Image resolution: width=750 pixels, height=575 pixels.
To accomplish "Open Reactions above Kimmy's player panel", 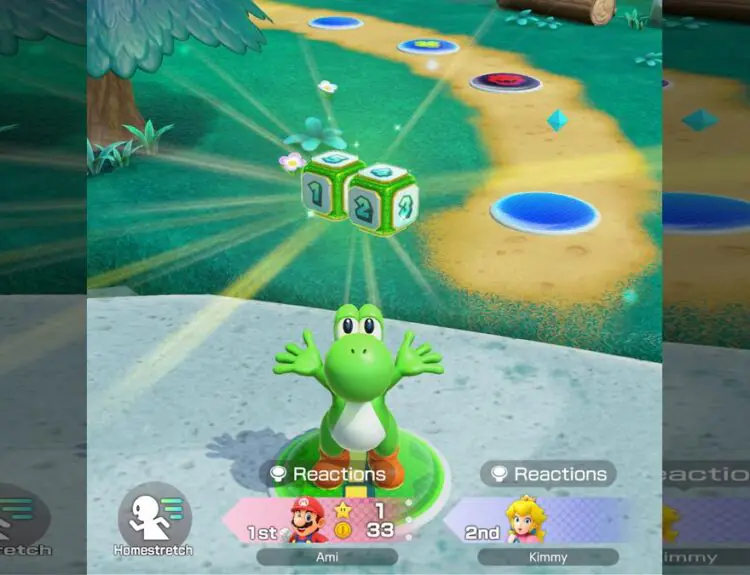I will click(x=548, y=474).
